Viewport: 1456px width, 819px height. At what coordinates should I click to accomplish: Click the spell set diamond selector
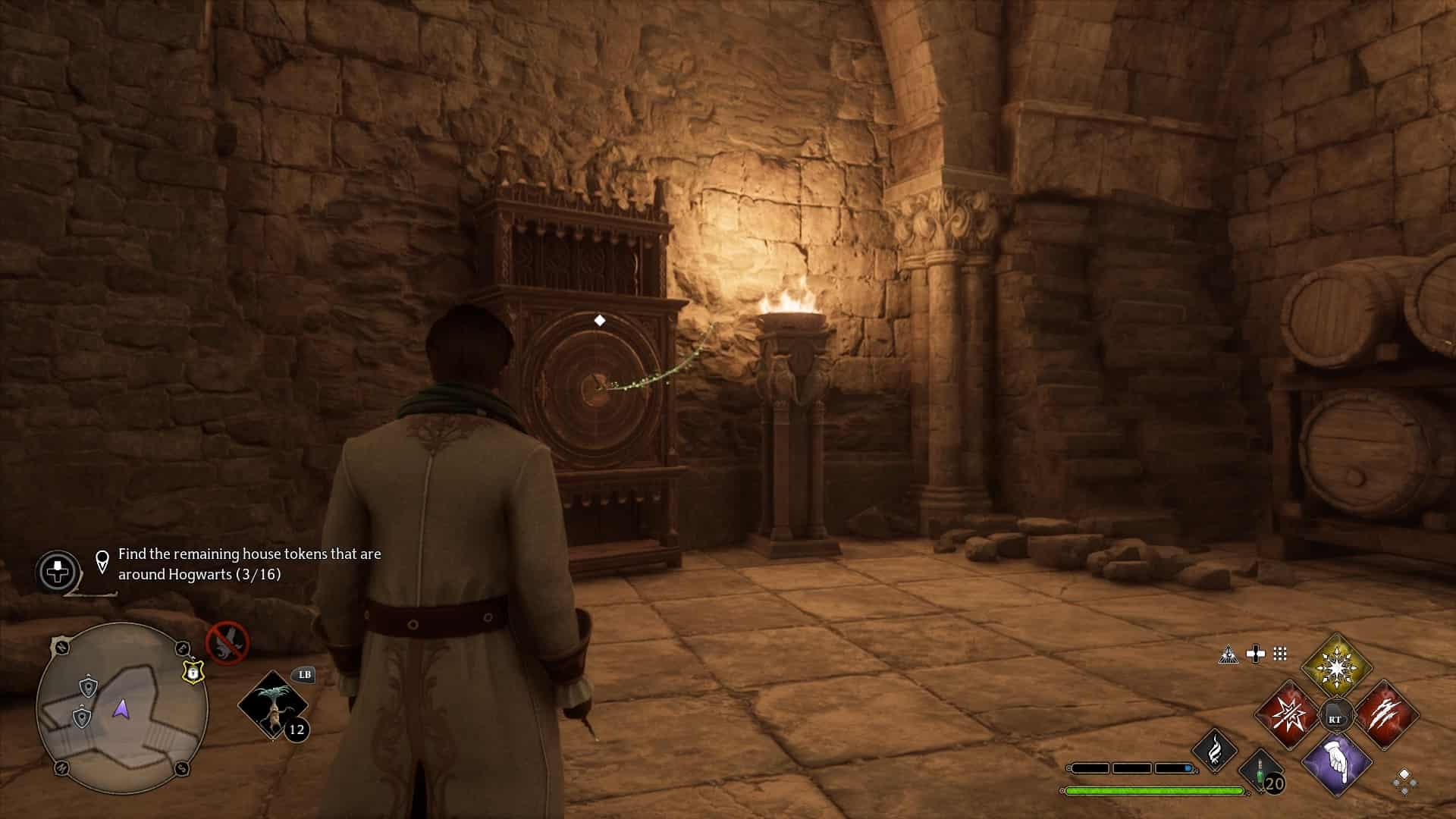coord(1404,780)
